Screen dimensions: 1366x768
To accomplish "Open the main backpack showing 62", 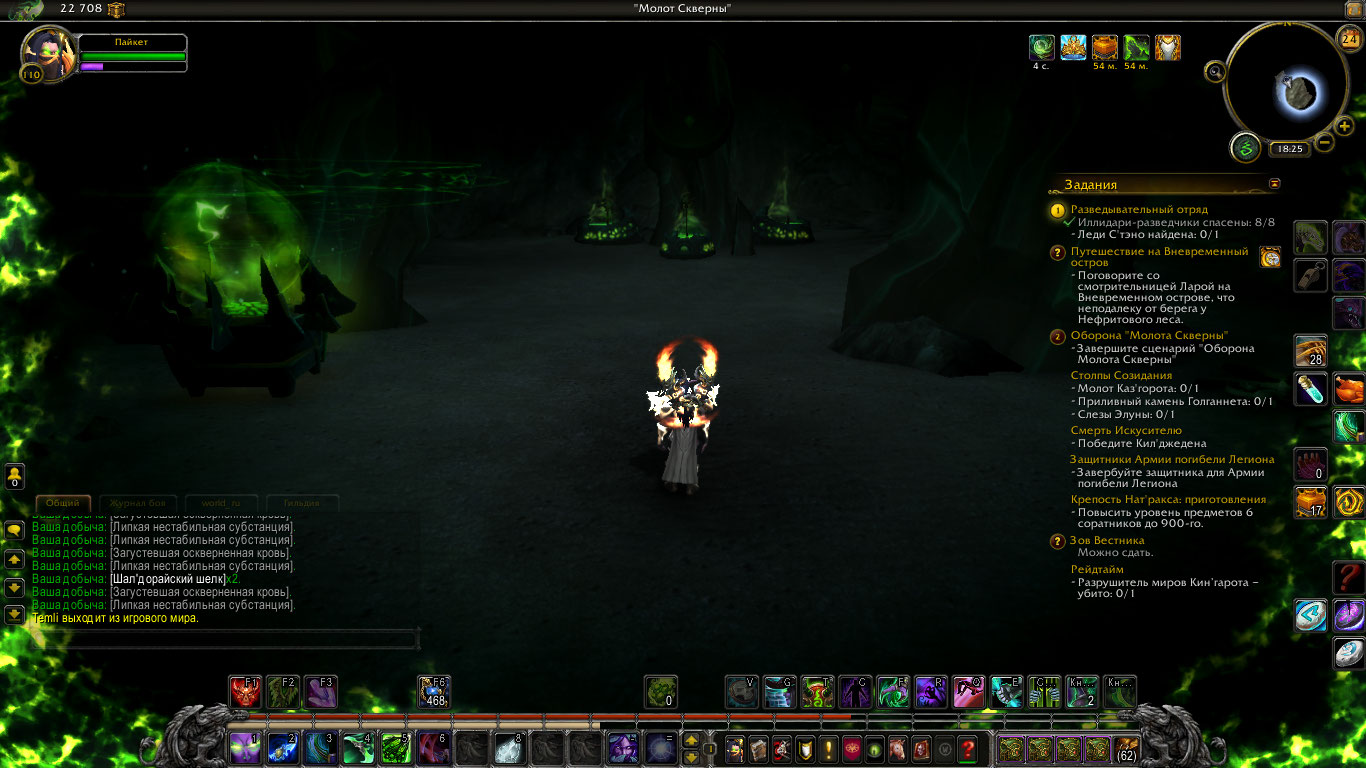I will click(x=1126, y=748).
